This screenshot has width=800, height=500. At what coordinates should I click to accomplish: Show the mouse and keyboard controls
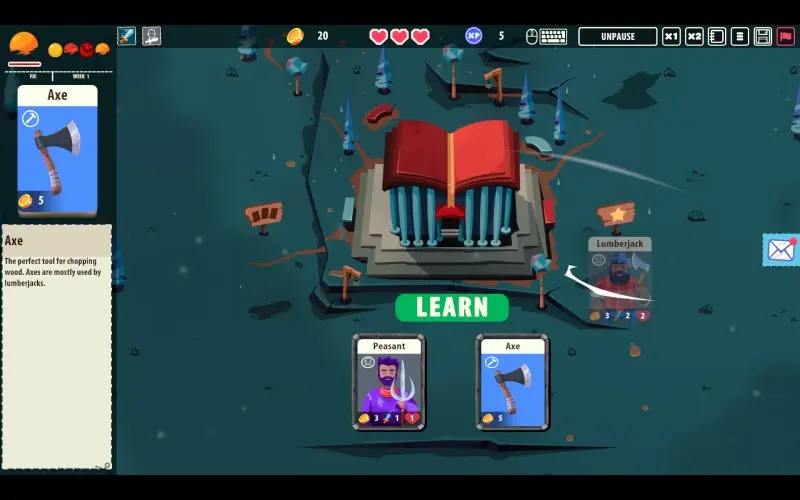[546, 37]
